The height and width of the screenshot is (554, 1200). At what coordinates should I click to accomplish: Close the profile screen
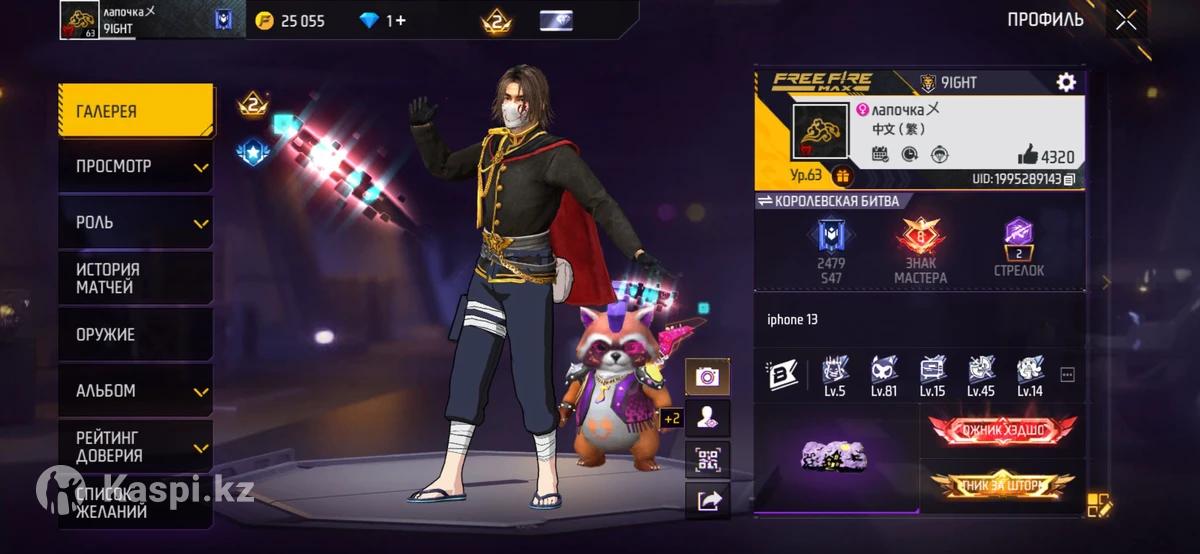(1126, 20)
